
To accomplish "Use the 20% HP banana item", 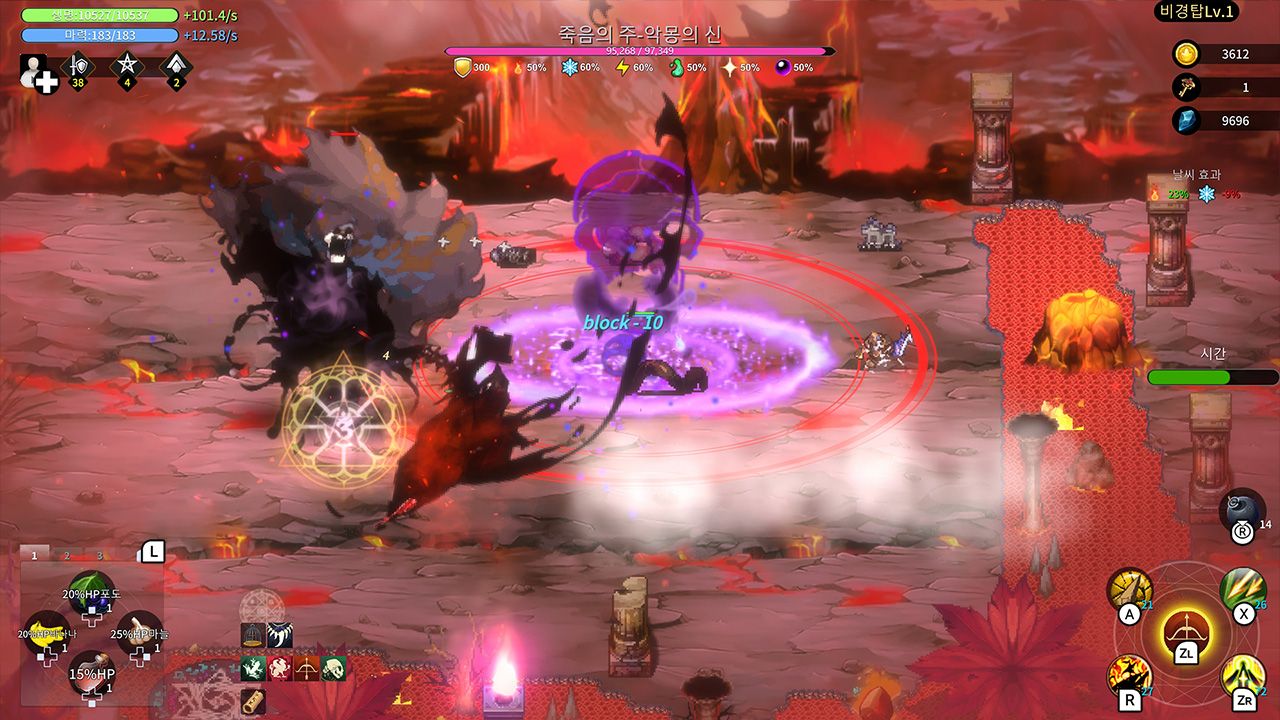I will 45,632.
